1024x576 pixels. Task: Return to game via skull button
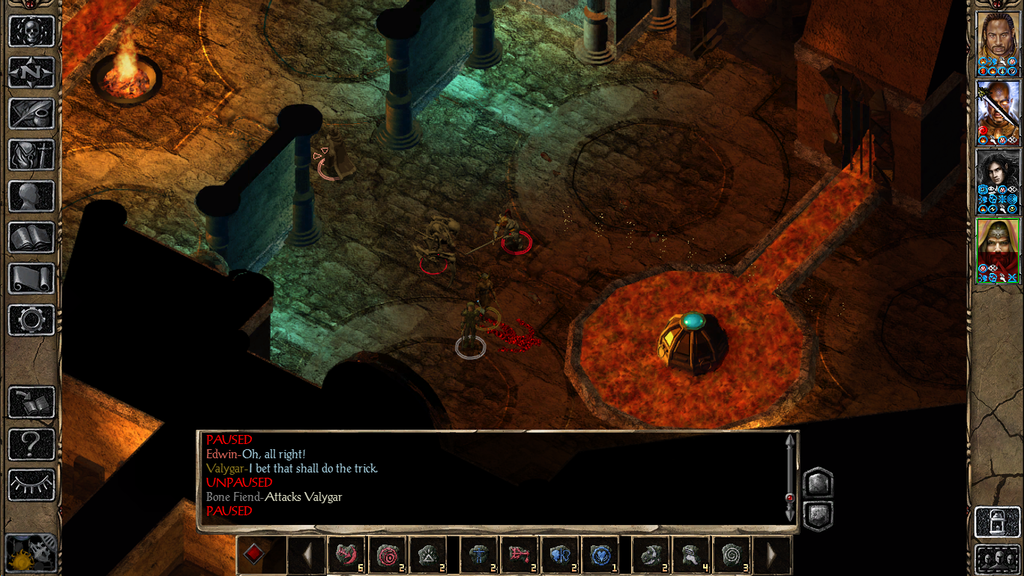(31, 31)
